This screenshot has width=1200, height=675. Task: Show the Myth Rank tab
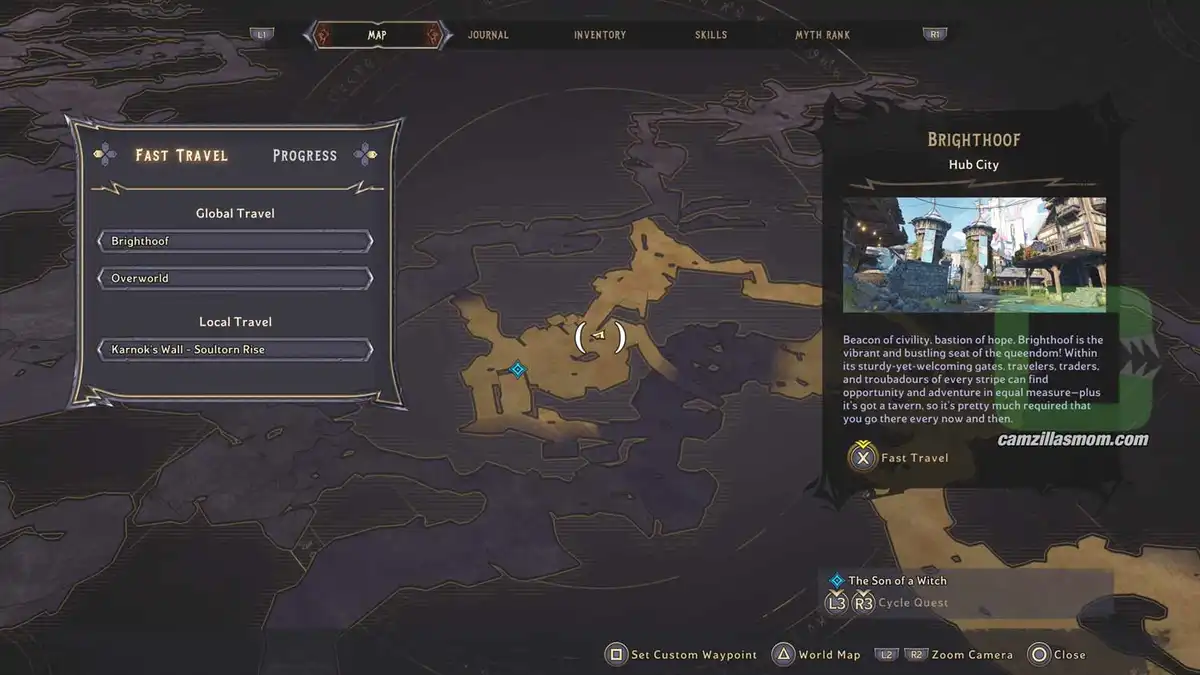pos(822,35)
